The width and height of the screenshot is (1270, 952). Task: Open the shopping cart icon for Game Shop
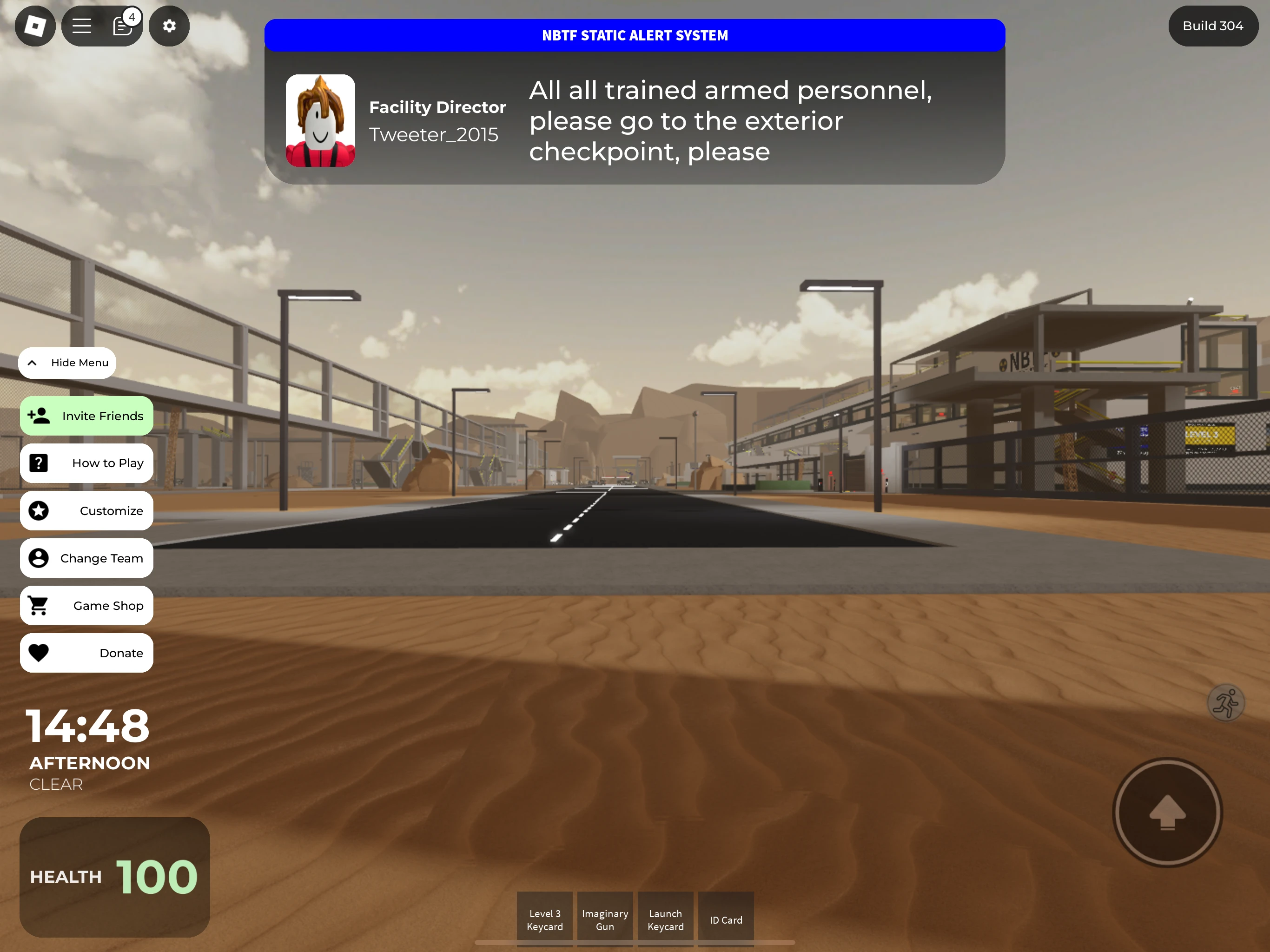coord(38,605)
